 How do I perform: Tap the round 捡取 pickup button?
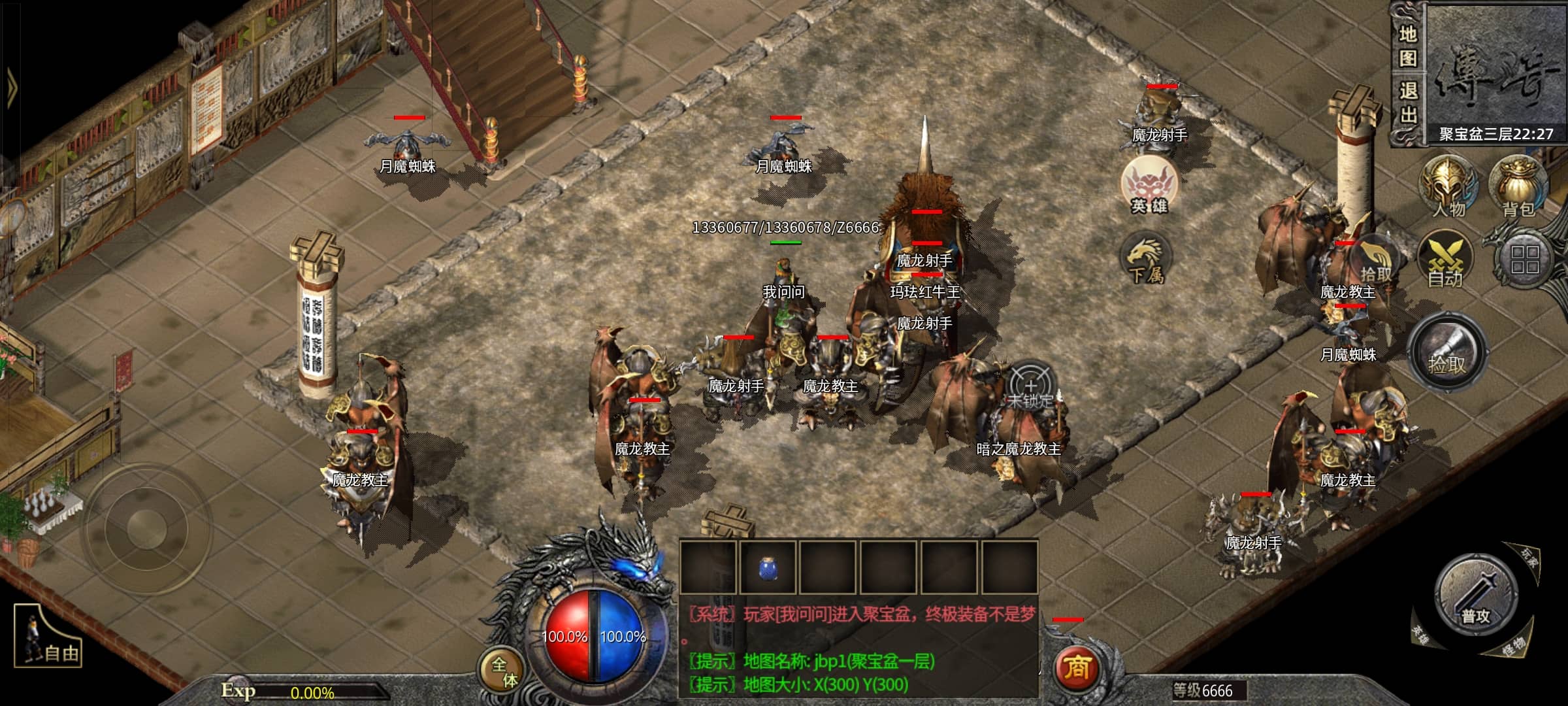tap(1447, 354)
